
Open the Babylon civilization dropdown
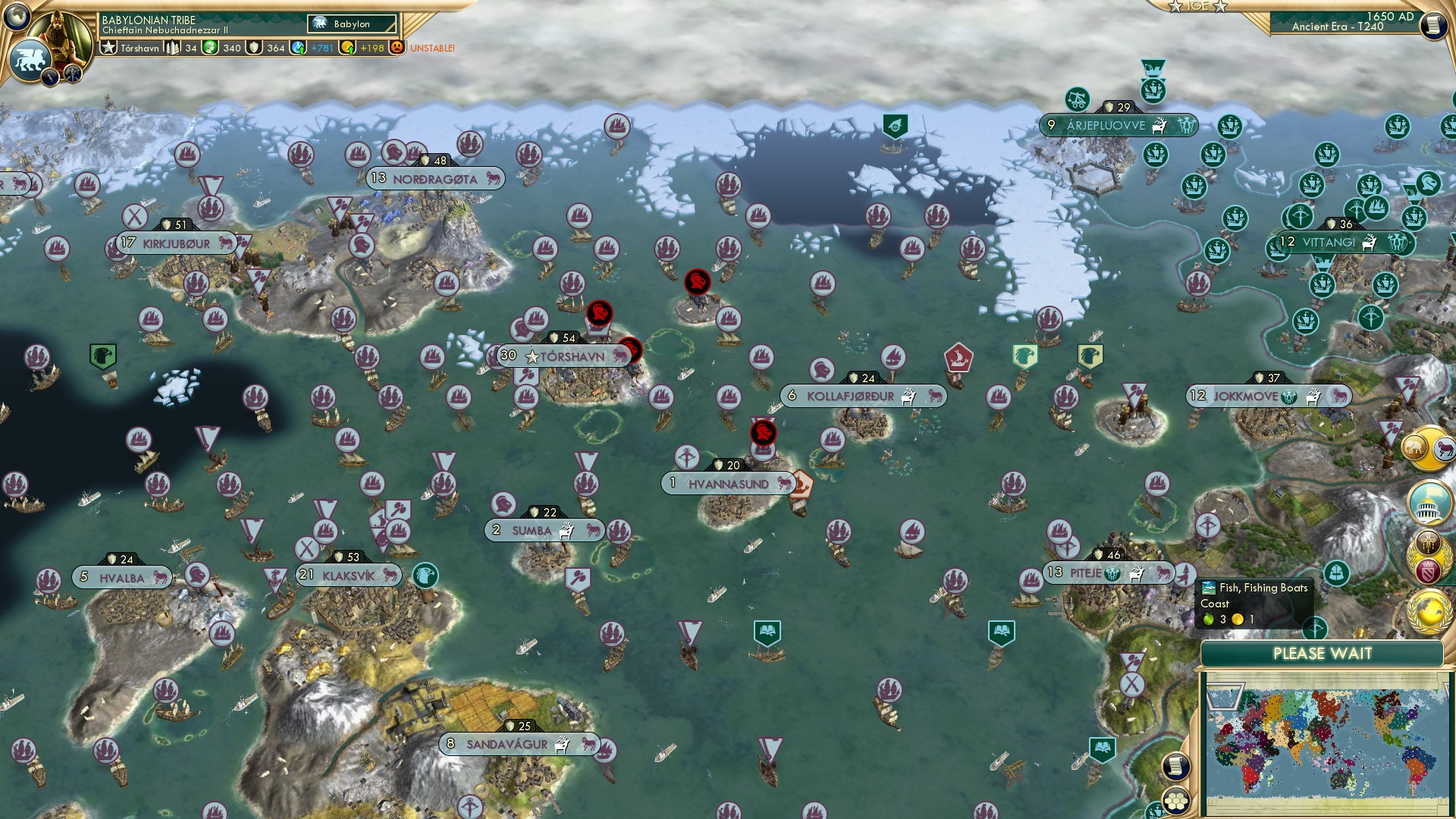pos(351,24)
